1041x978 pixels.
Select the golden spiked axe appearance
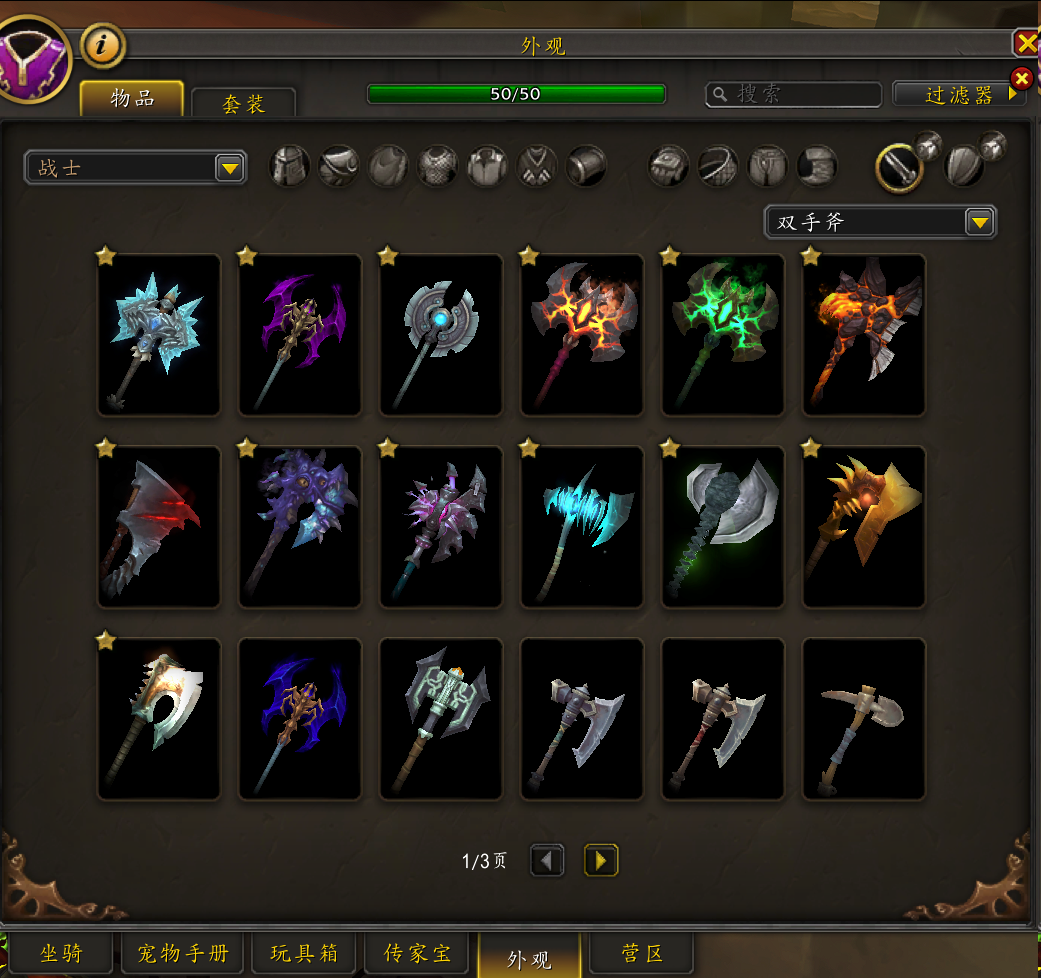coord(864,527)
